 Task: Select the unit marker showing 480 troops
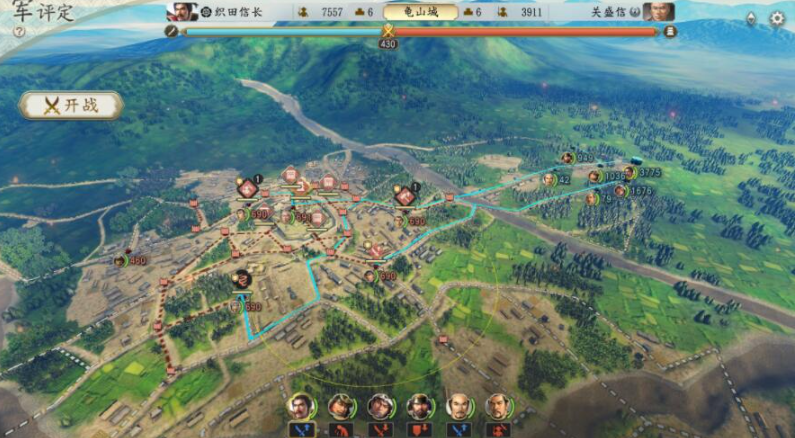tap(121, 261)
